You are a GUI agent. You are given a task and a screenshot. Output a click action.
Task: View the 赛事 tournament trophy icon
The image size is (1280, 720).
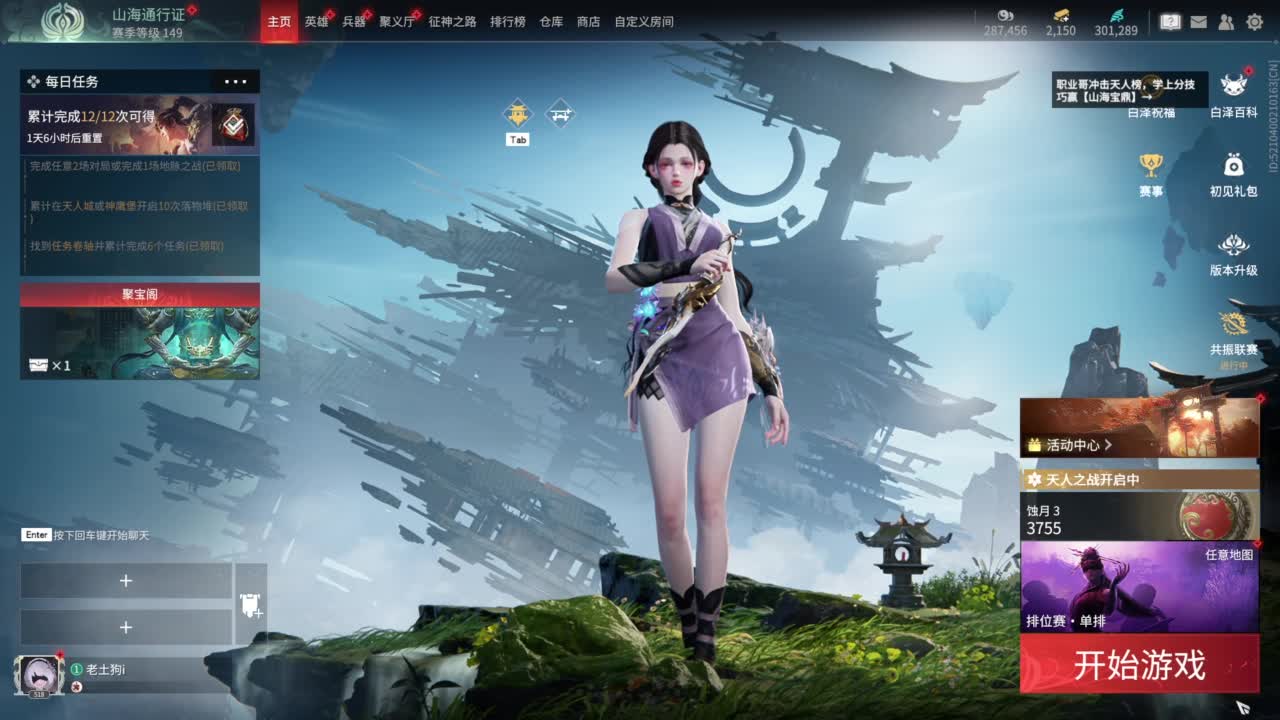pyautogui.click(x=1151, y=174)
